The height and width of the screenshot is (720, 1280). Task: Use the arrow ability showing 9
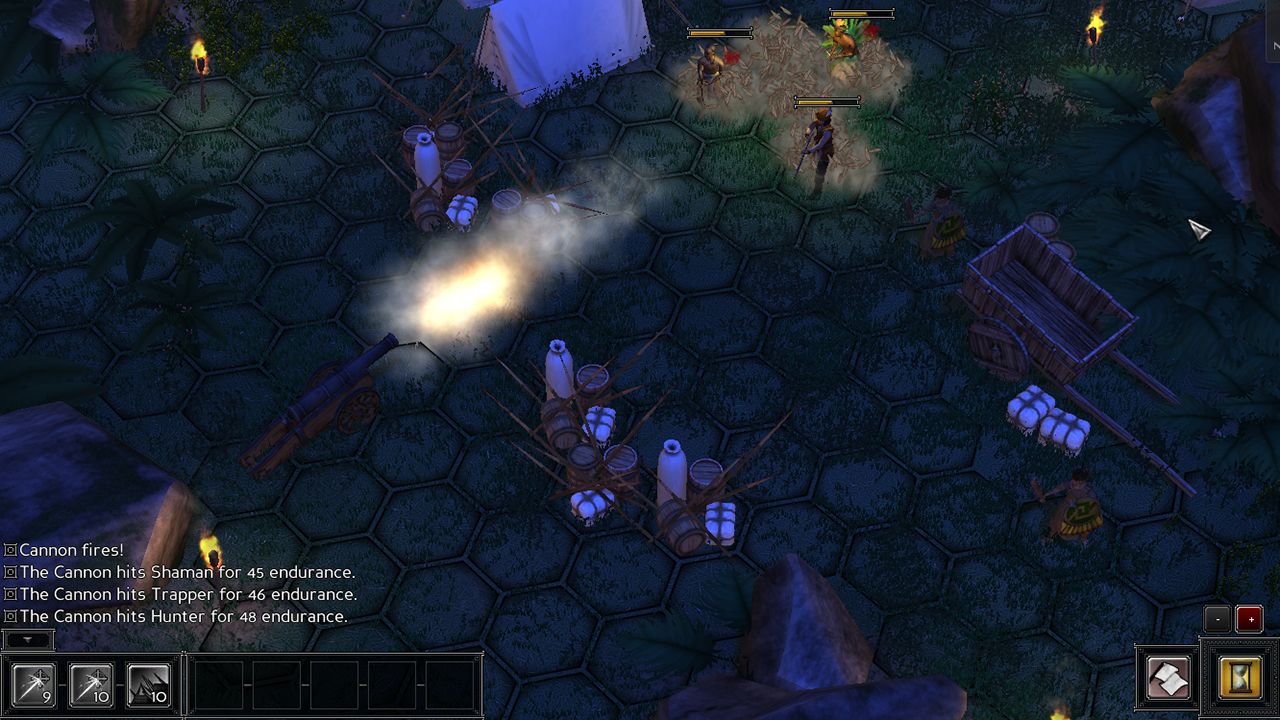pyautogui.click(x=34, y=685)
